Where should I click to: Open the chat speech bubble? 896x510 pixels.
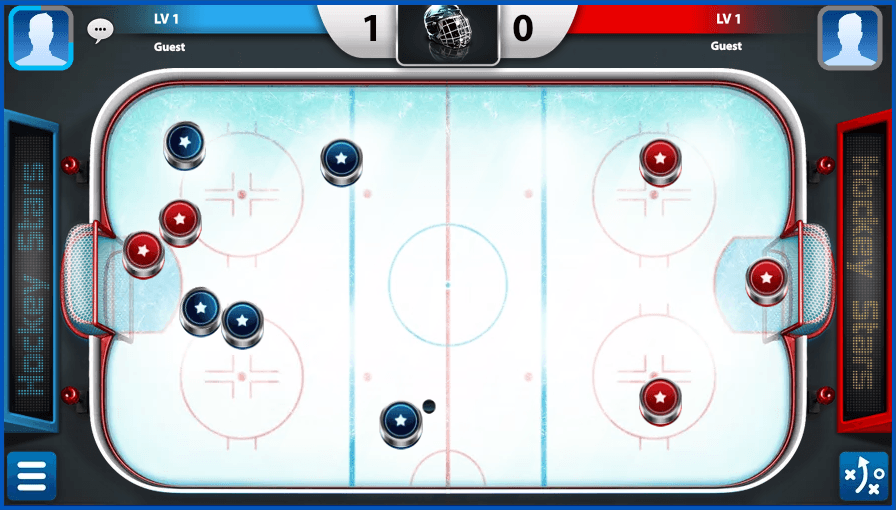click(x=100, y=30)
